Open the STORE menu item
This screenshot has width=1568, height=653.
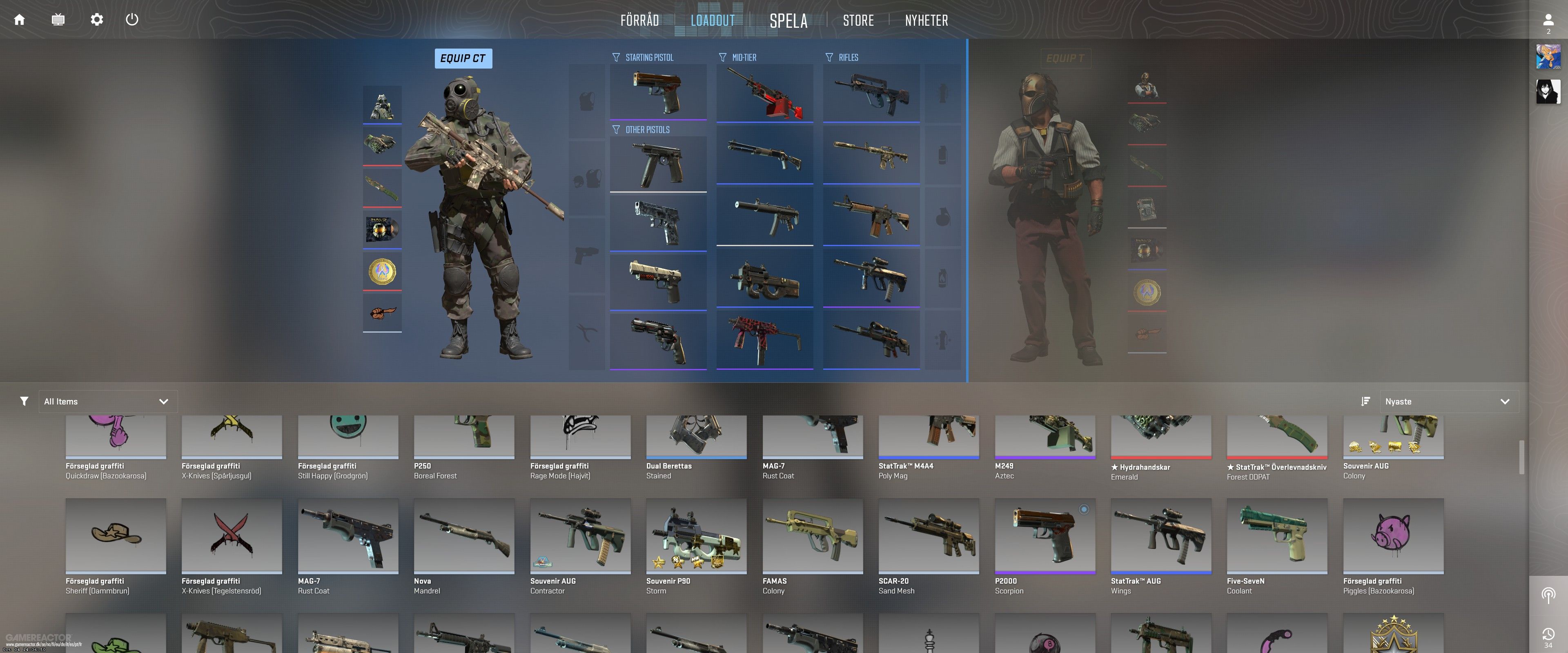858,20
